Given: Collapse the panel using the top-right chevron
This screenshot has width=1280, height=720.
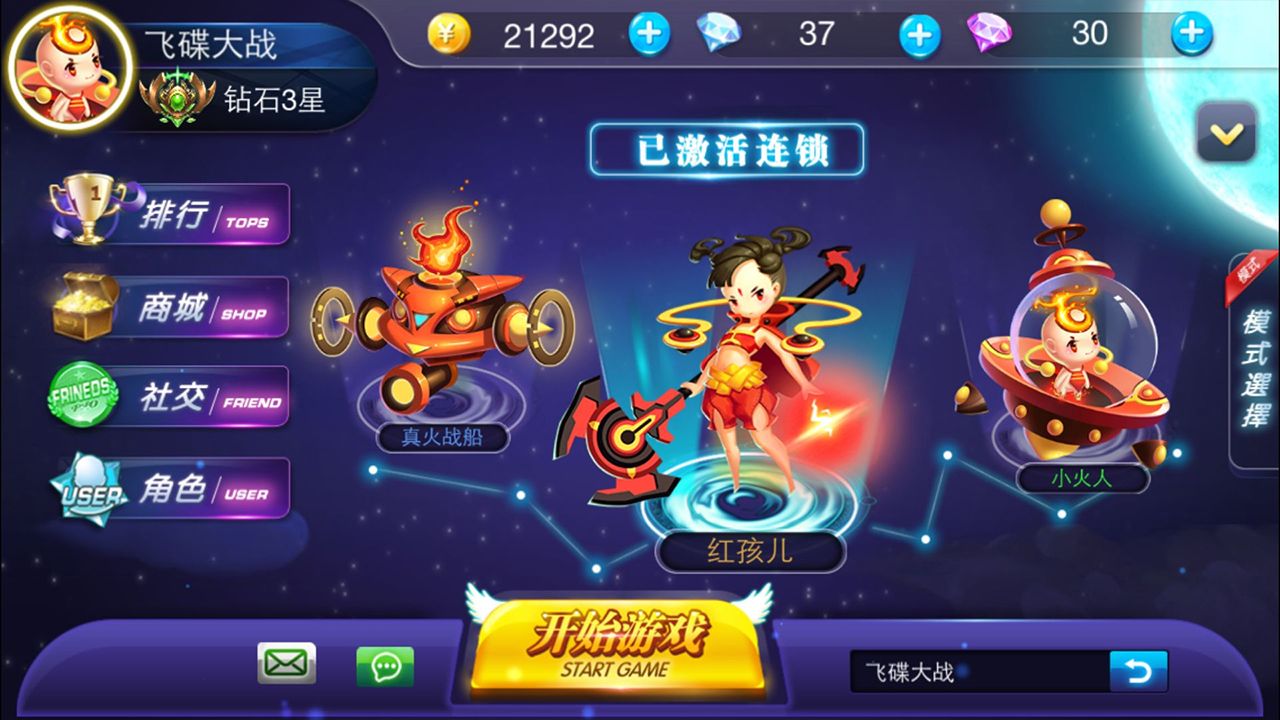Looking at the screenshot, I should pos(1225,133).
